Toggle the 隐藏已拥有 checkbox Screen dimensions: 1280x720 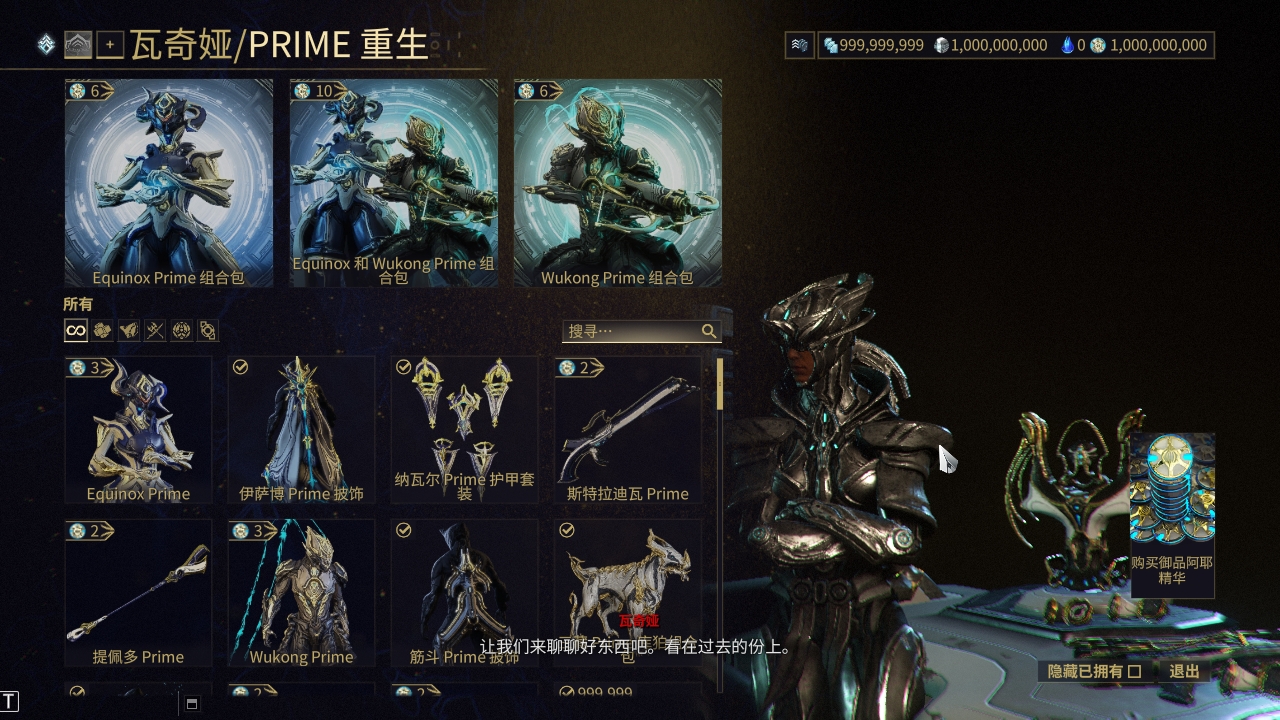1134,671
